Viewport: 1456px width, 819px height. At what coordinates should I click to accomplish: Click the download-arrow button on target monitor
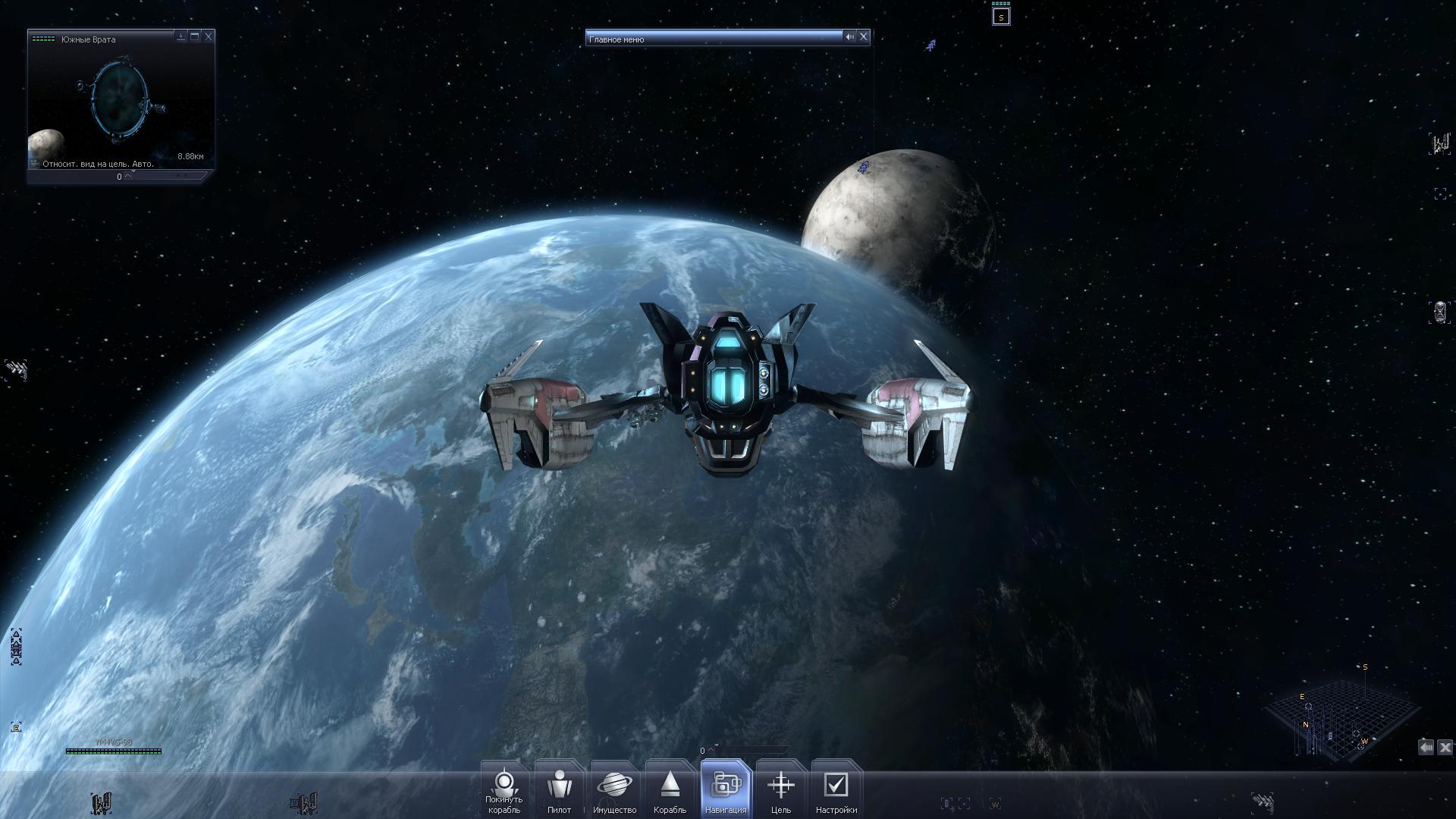click(x=181, y=36)
